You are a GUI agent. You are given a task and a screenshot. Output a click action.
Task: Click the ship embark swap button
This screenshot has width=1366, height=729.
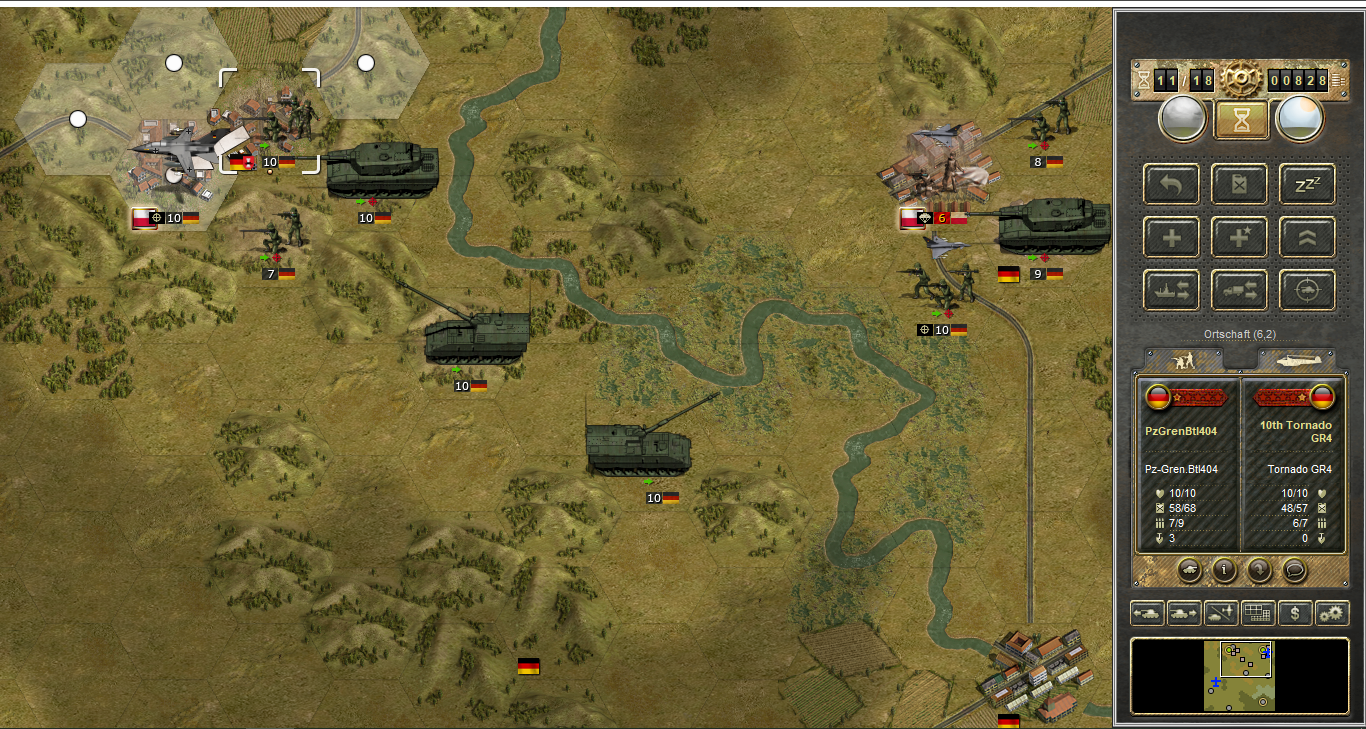click(1171, 290)
